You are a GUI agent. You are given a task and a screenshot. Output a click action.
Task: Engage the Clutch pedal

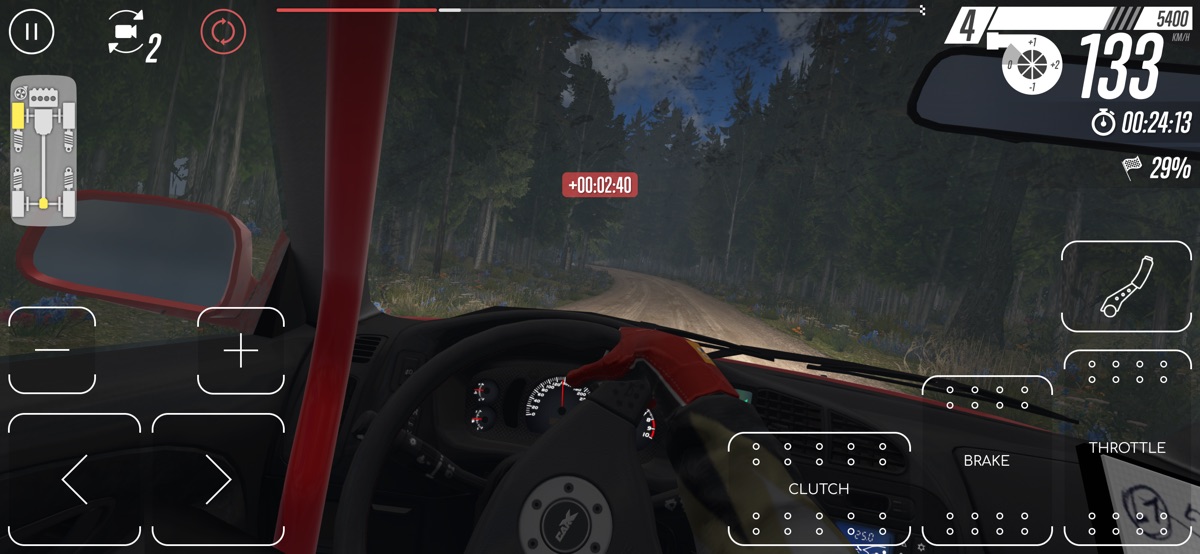click(819, 488)
